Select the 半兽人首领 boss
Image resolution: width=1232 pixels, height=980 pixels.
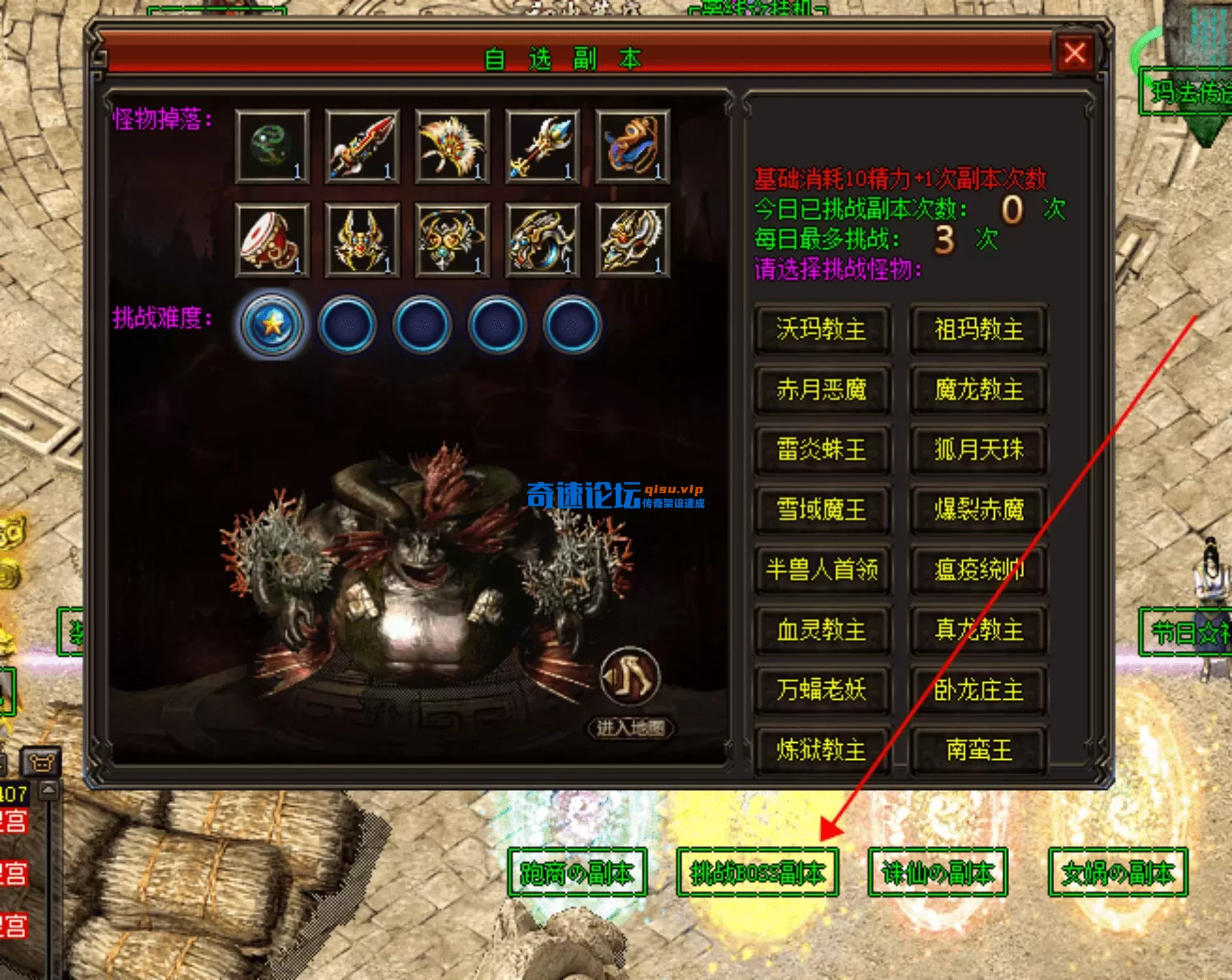[822, 570]
